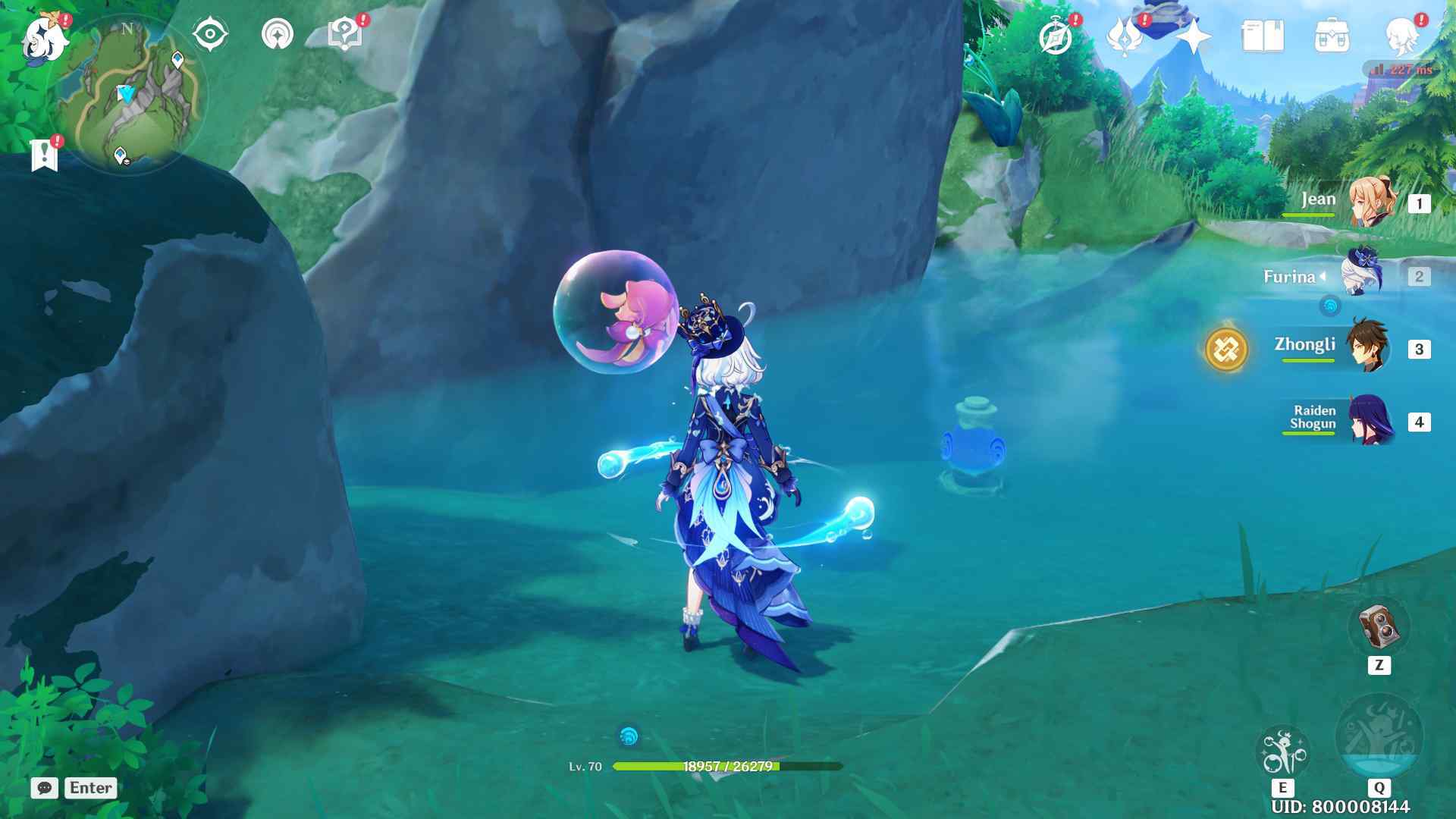Open the Character screen icon
The image size is (1456, 819).
pos(1401,36)
